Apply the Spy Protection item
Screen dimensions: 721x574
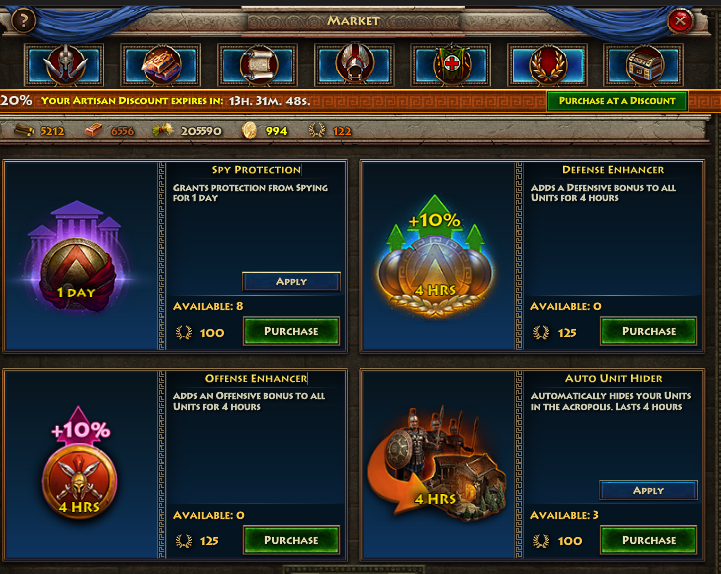pyautogui.click(x=291, y=281)
